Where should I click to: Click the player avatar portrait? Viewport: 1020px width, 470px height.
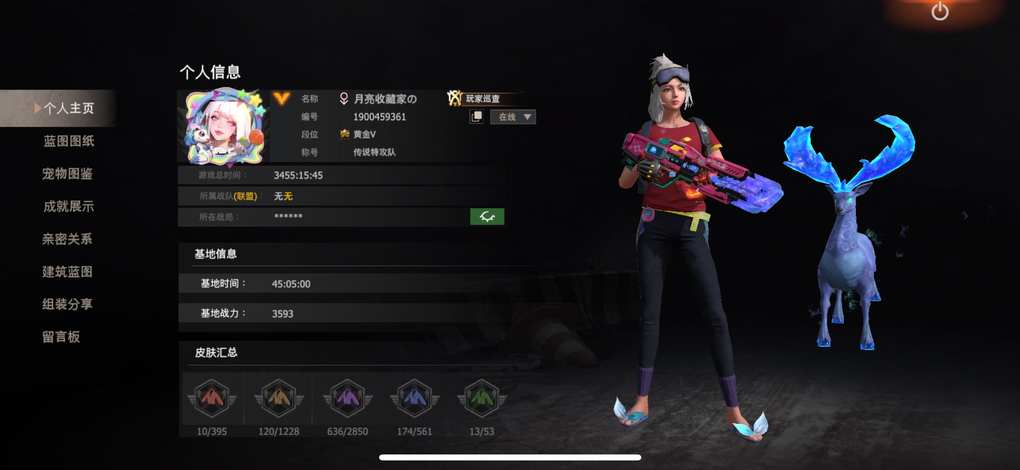[x=221, y=127]
